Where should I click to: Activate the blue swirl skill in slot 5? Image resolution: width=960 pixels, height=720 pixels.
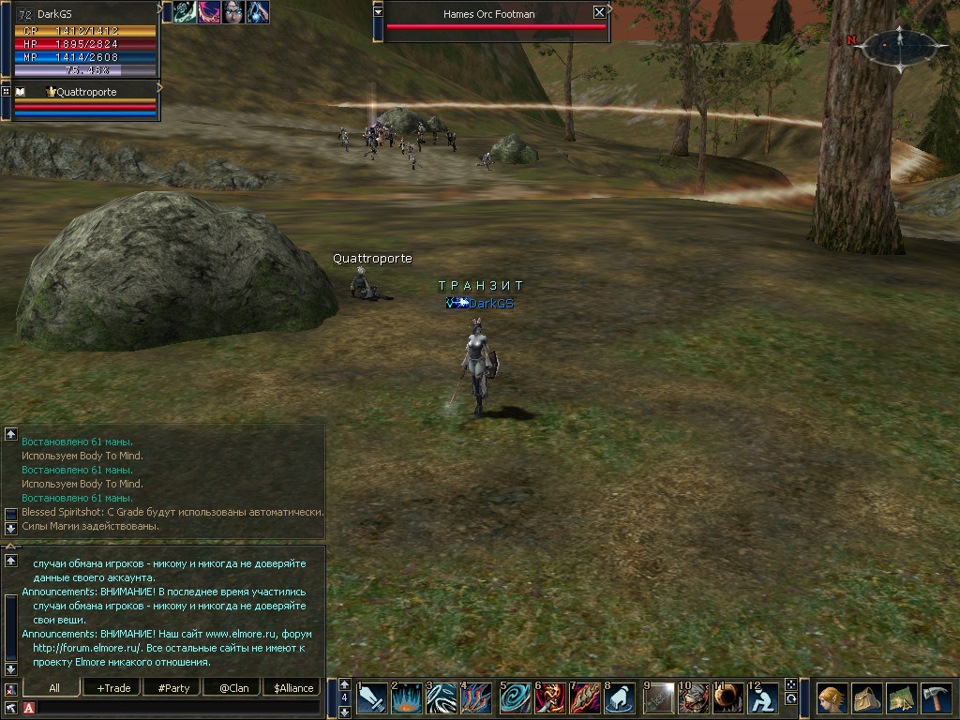[517, 698]
